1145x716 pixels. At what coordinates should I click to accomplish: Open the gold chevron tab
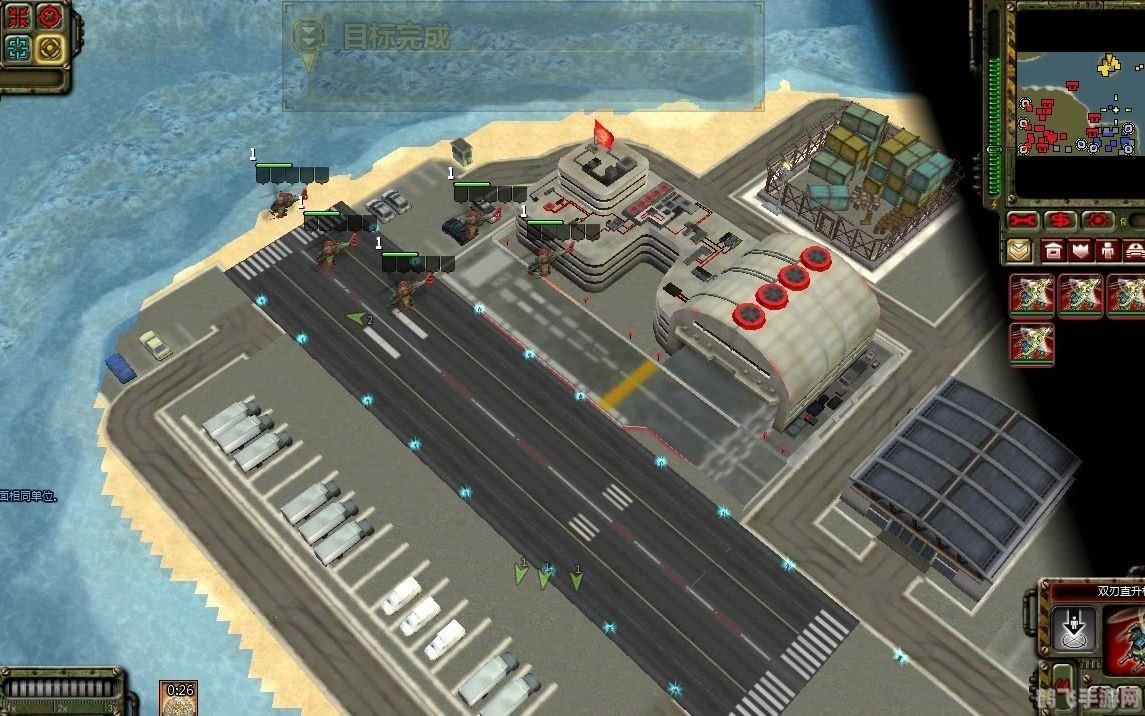click(x=1020, y=250)
